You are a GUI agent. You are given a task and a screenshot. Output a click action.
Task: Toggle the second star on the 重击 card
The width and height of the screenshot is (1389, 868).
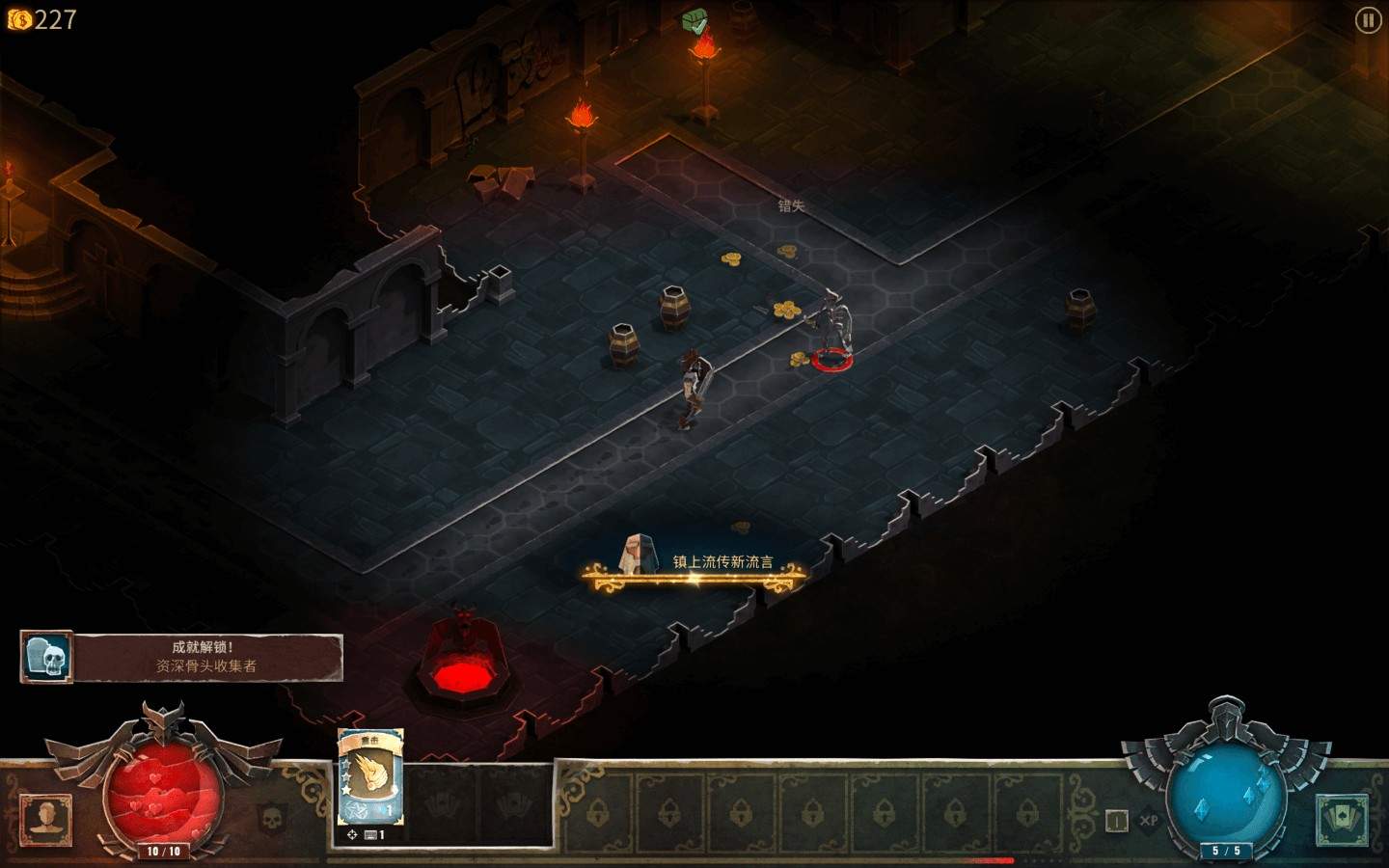click(x=346, y=776)
